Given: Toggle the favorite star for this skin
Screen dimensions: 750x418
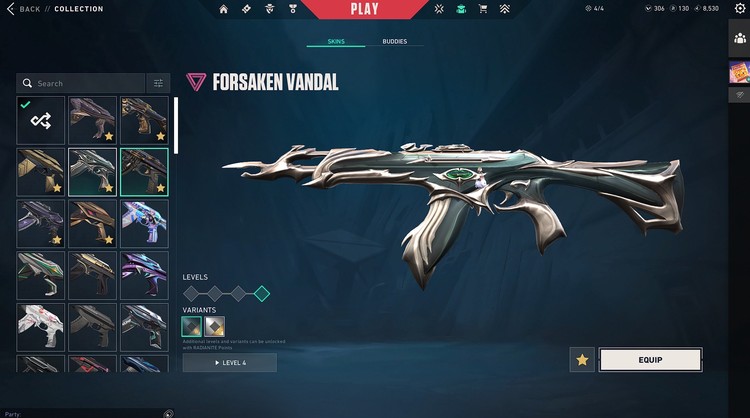Looking at the screenshot, I should [582, 360].
